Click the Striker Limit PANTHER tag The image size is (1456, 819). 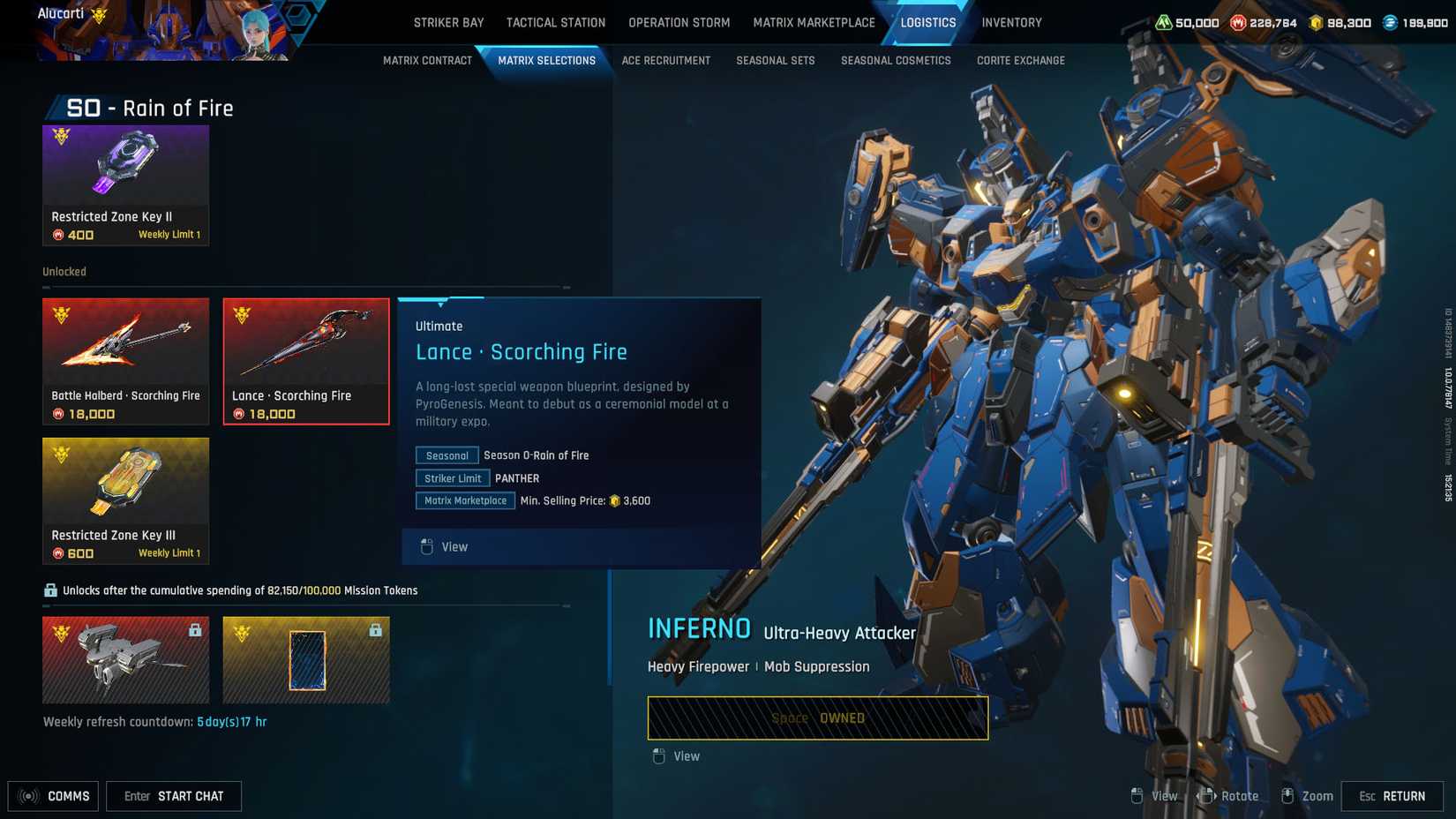point(452,477)
